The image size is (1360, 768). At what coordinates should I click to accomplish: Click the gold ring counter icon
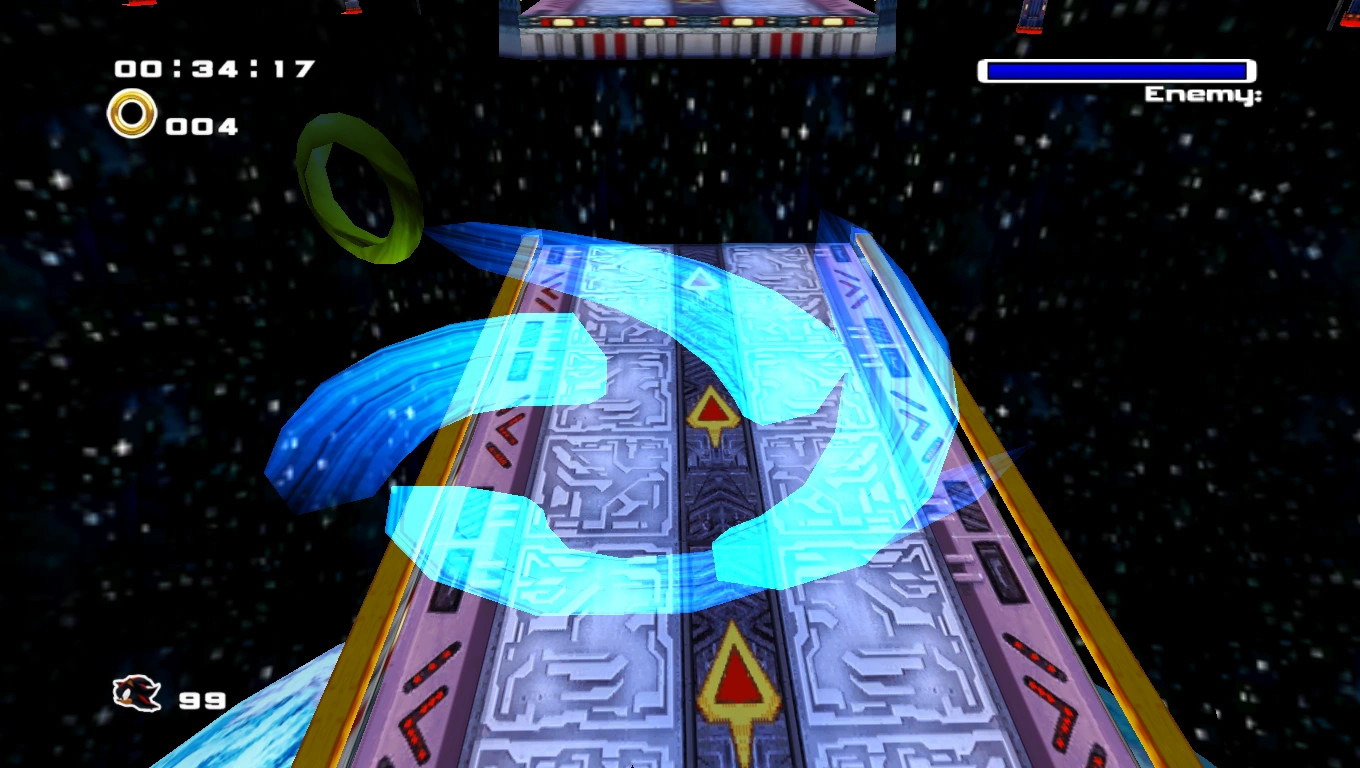click(132, 114)
